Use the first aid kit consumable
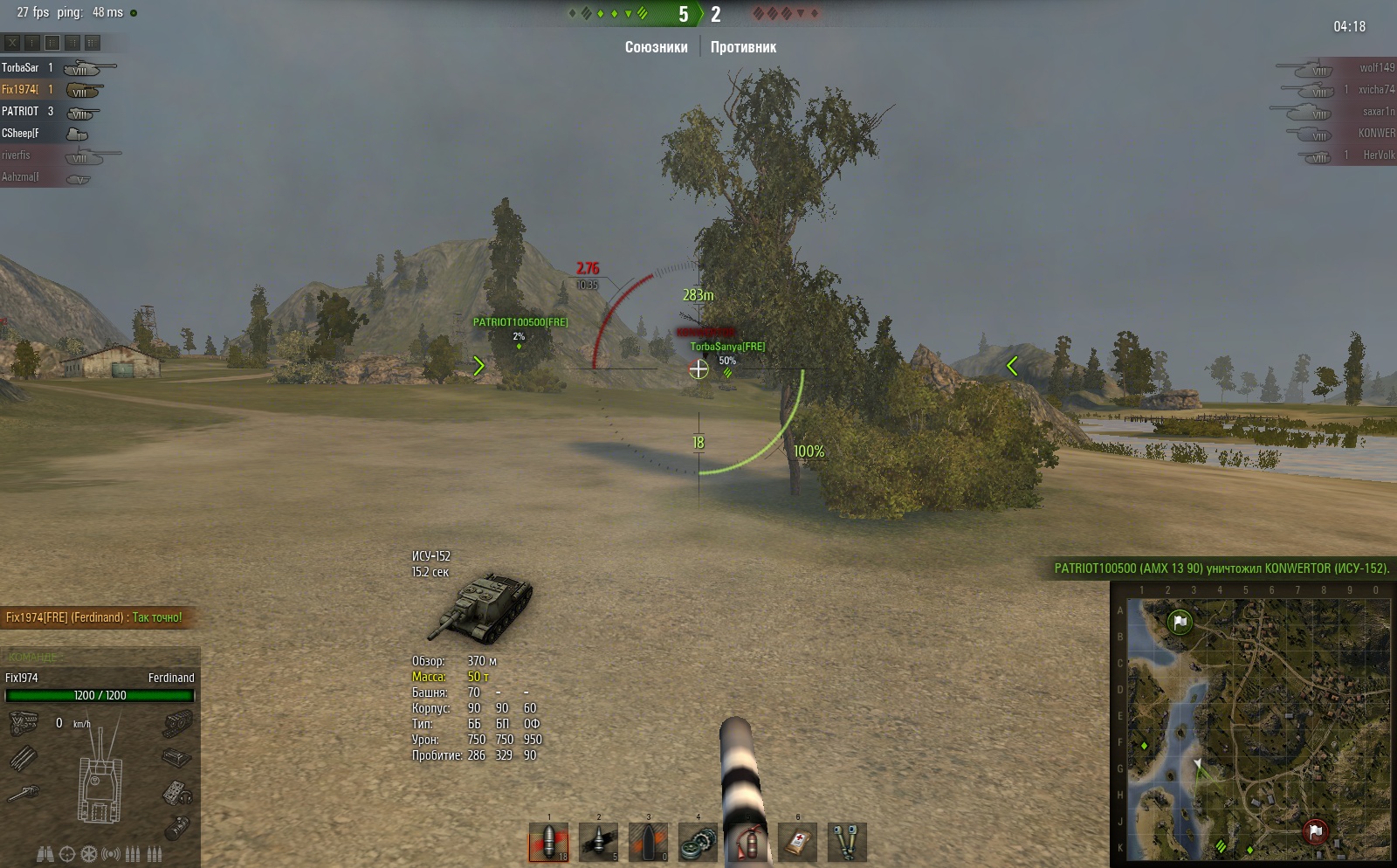The height and width of the screenshot is (868, 1397). point(797,843)
